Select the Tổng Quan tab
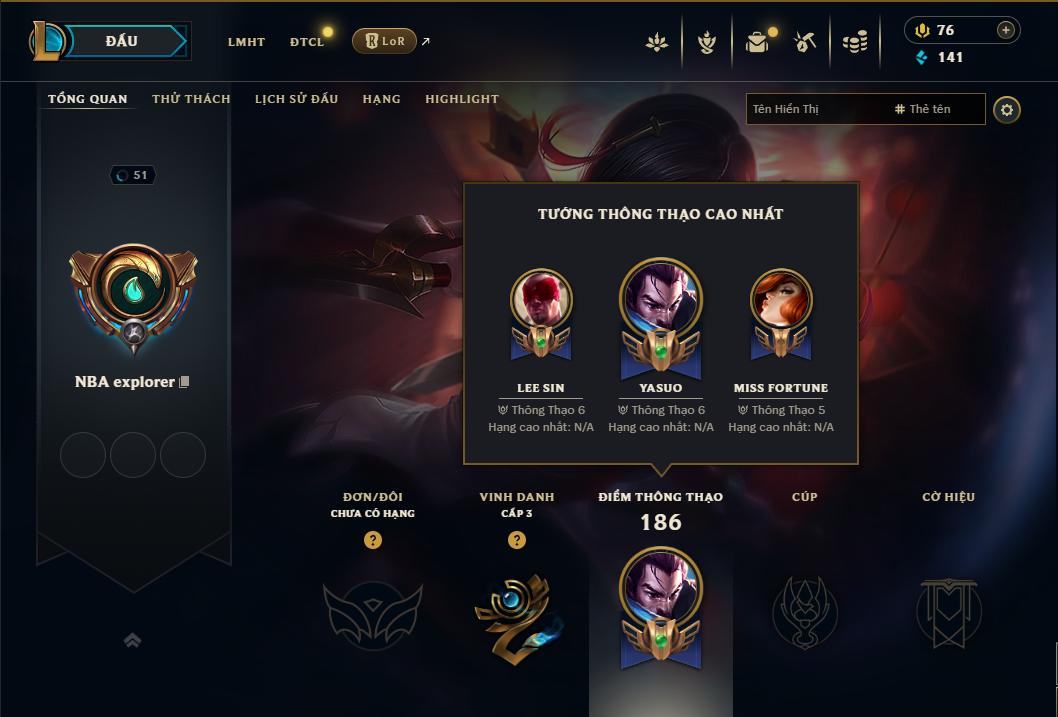The height and width of the screenshot is (717, 1058). coord(88,99)
